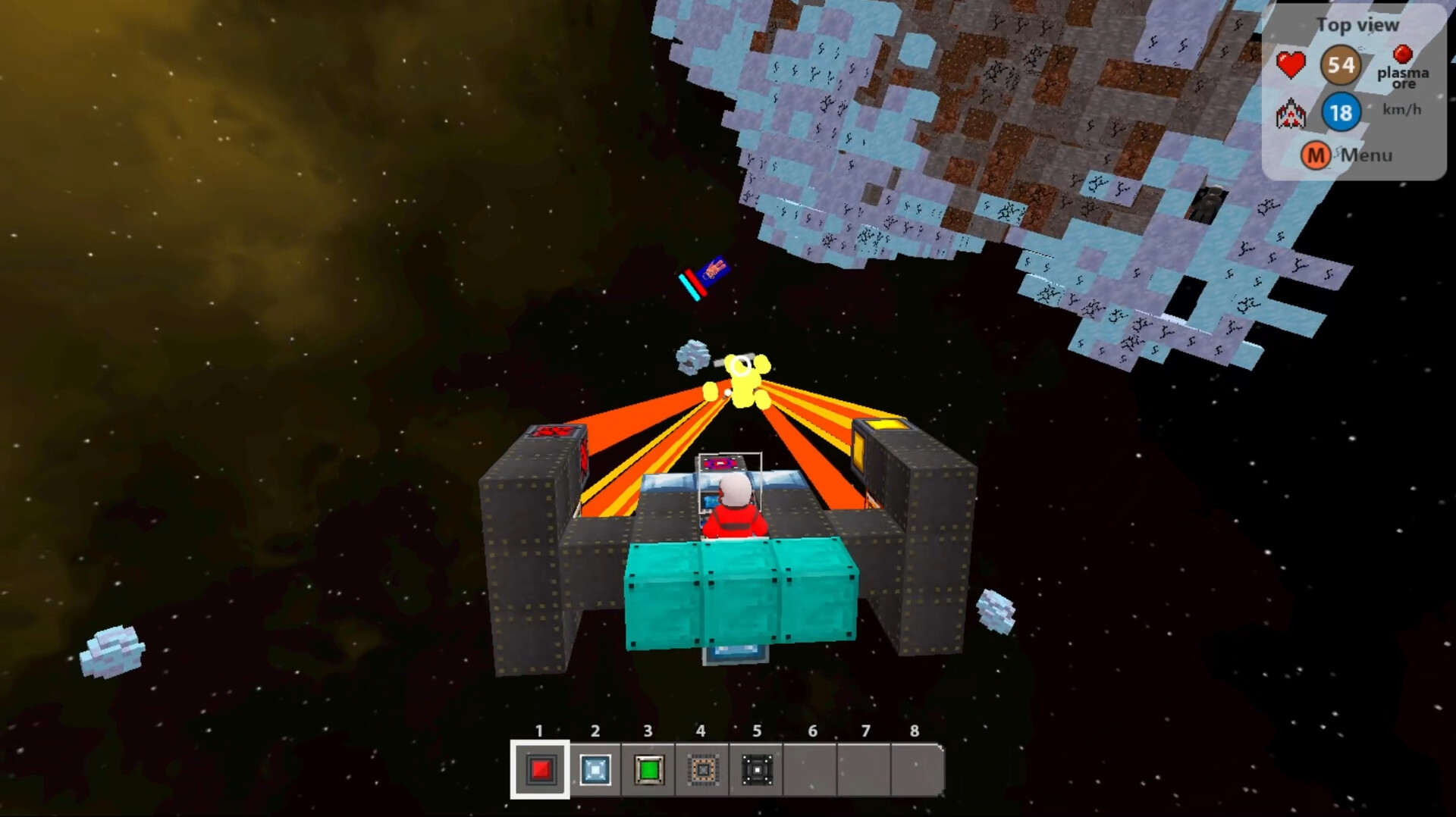Select empty hotbar slot 6
The image size is (1456, 817).
tap(812, 771)
